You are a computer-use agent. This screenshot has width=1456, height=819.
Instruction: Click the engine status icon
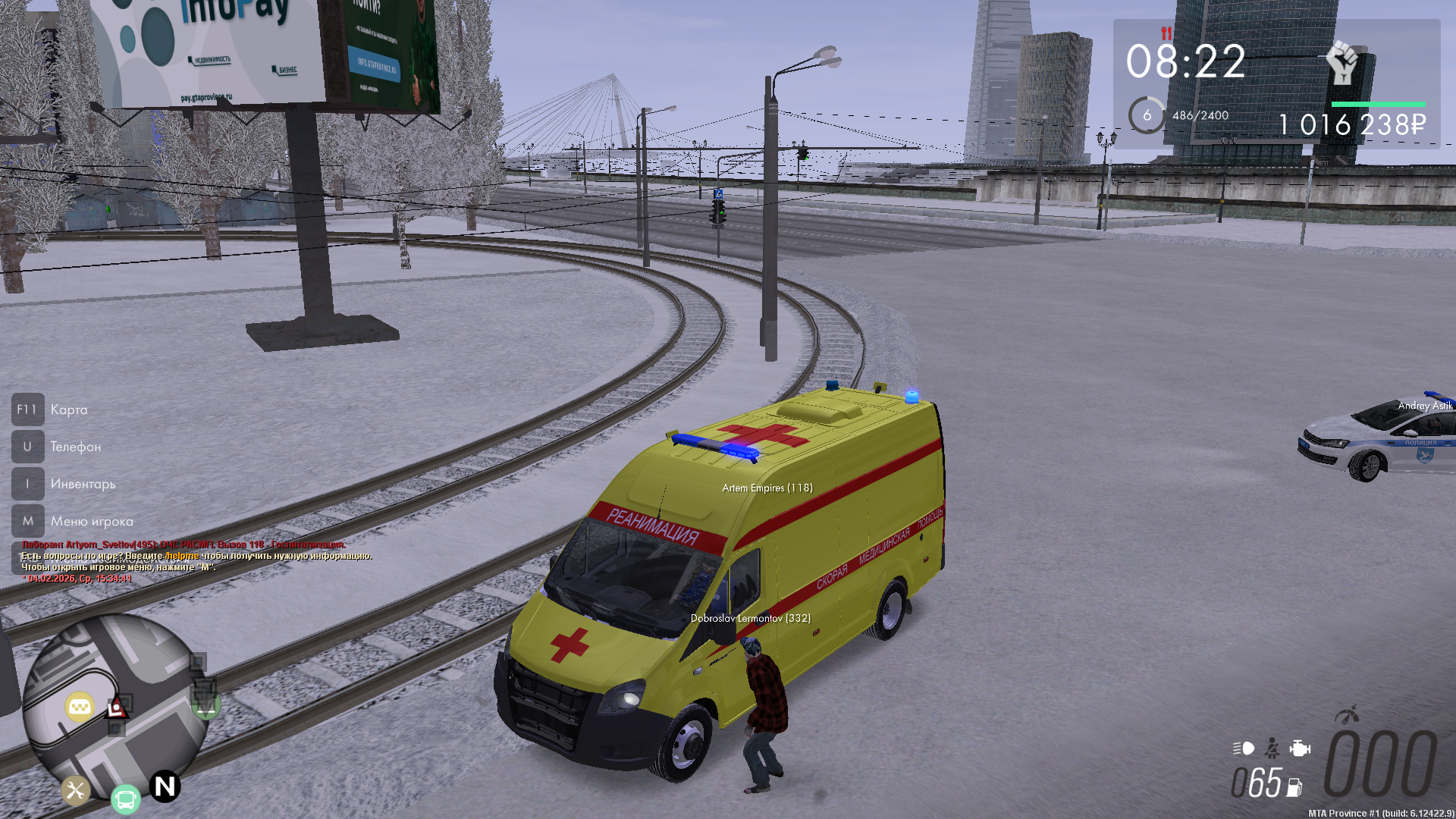1299,748
